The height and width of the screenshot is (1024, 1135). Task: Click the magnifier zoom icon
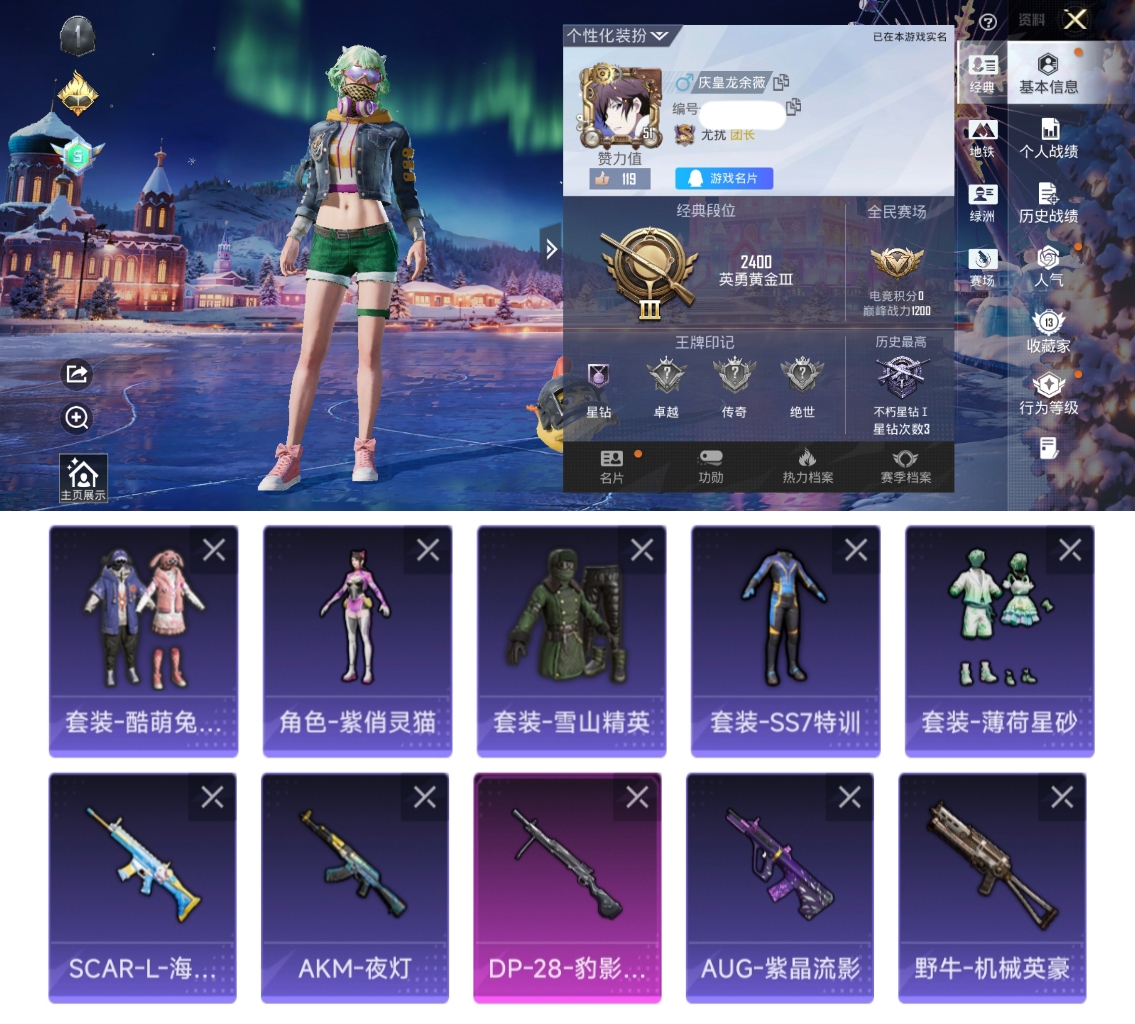pyautogui.click(x=77, y=418)
